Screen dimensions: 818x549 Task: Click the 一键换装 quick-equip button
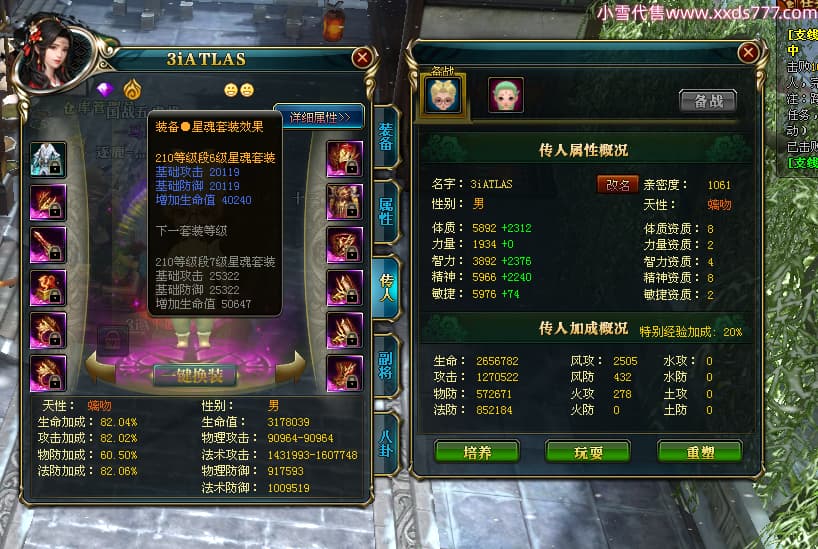pyautogui.click(x=194, y=375)
